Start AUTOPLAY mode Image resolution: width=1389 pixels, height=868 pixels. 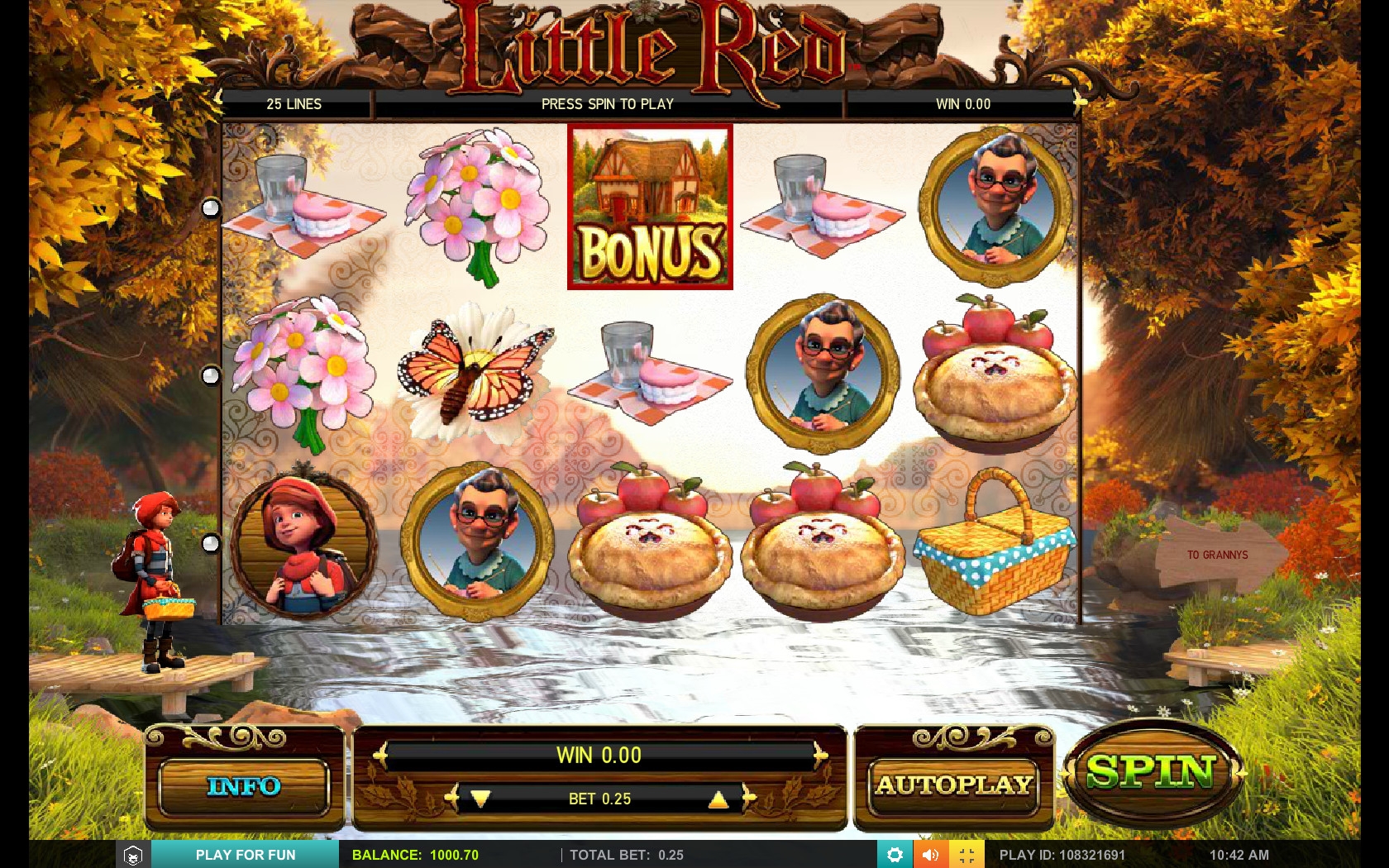954,785
